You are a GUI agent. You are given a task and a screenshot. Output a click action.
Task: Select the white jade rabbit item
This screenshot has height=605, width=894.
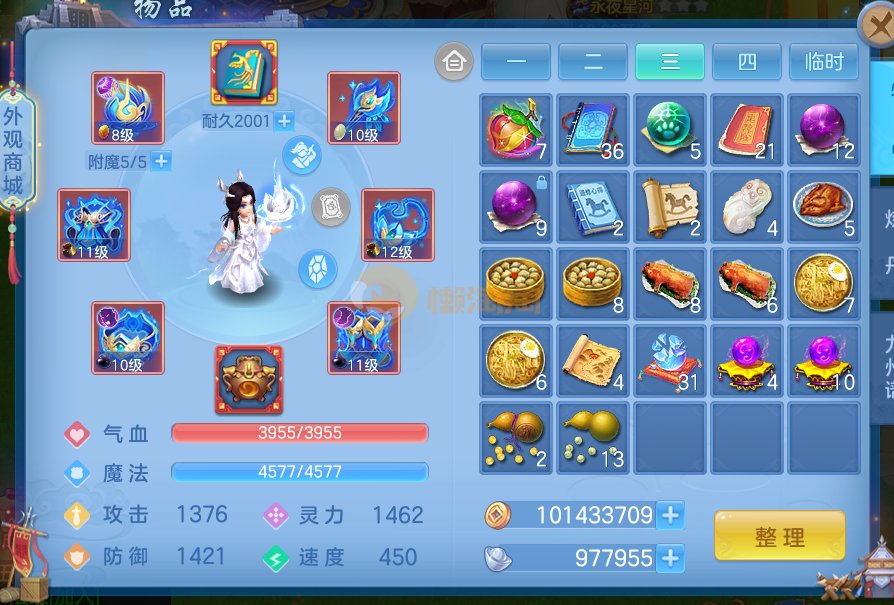tap(746, 206)
